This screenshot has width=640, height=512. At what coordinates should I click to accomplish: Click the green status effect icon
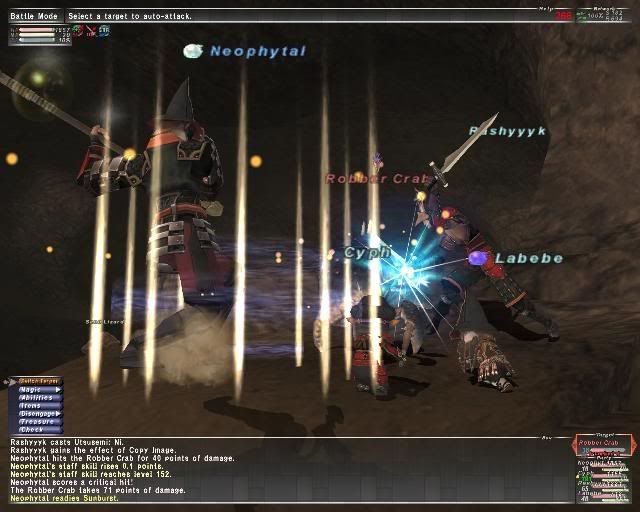click(77, 32)
